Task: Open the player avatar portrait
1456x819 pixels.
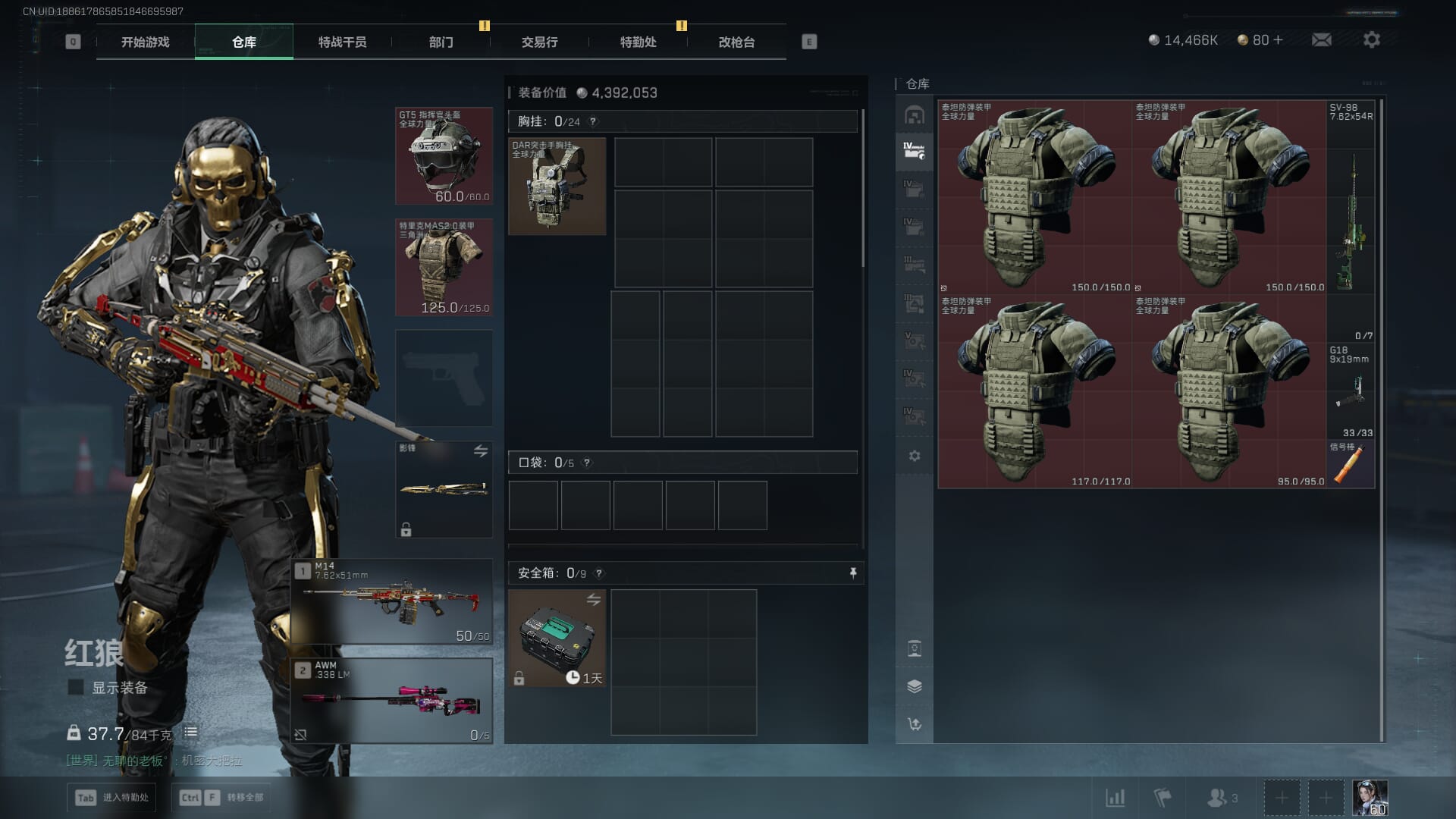Action: point(1370,798)
